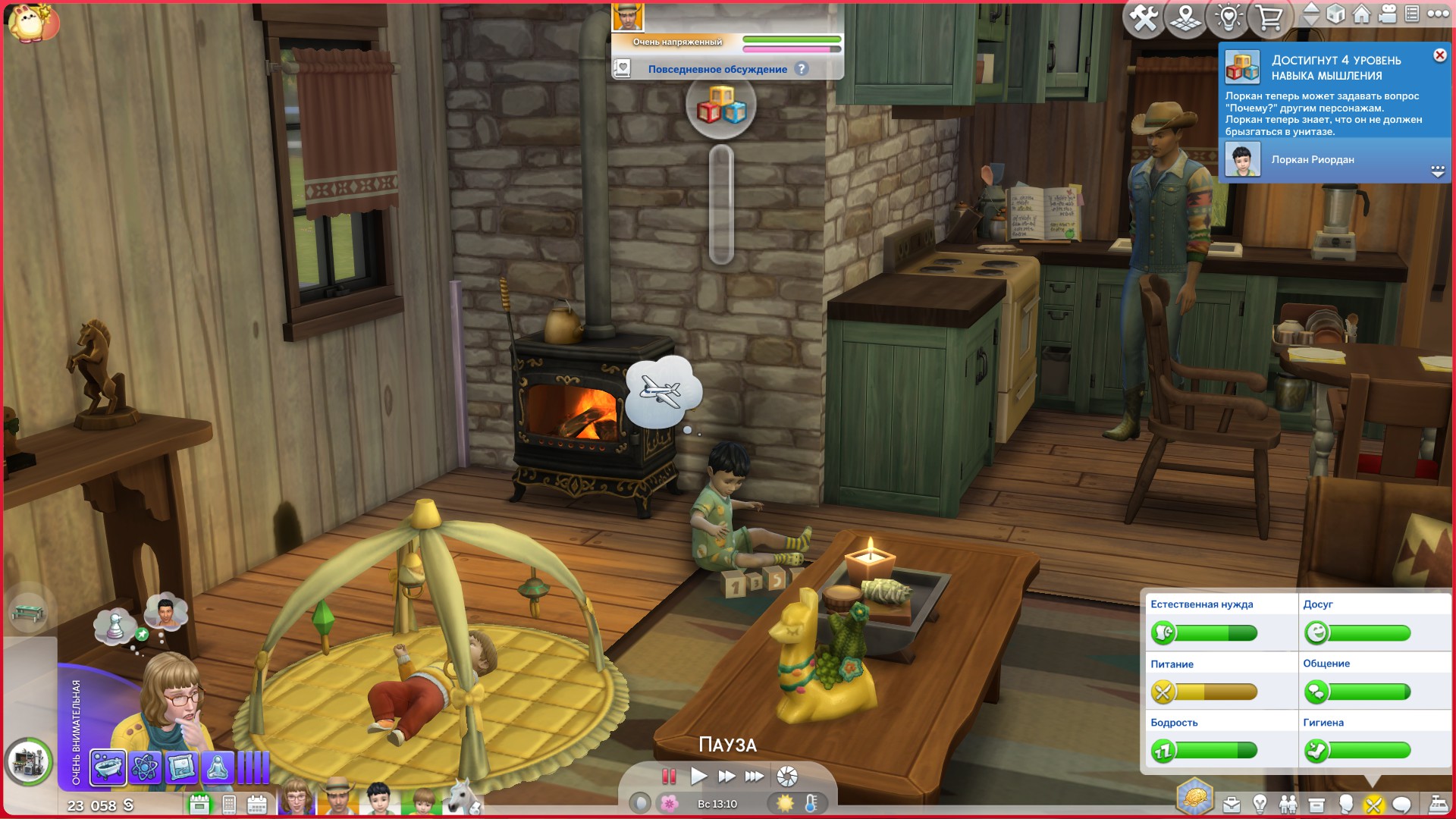Open Build Mode with the hammer and wrench icon
Viewport: 1456px width, 819px height.
pyautogui.click(x=1144, y=17)
